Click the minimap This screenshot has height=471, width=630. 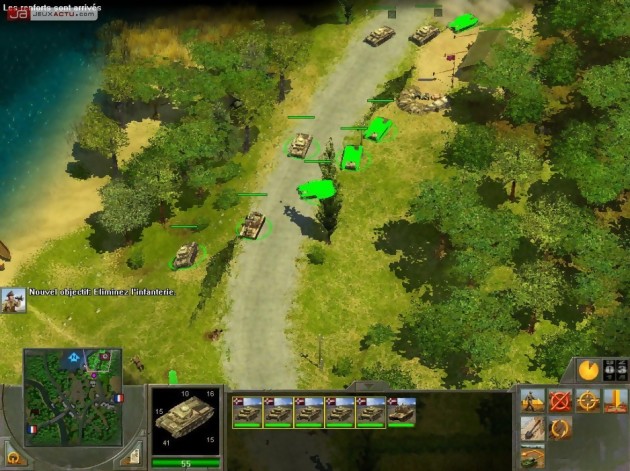[x=72, y=397]
